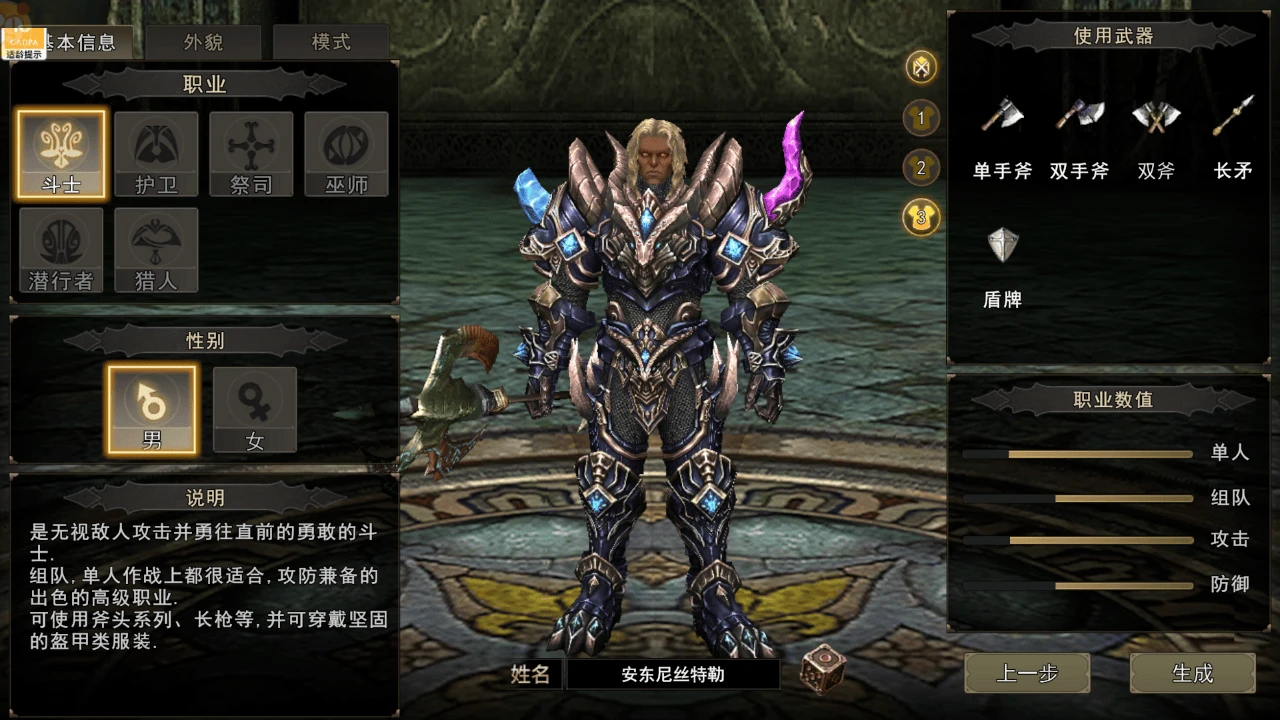This screenshot has width=1280, height=720.
Task: Select the 猎人 class icon
Action: click(x=155, y=250)
